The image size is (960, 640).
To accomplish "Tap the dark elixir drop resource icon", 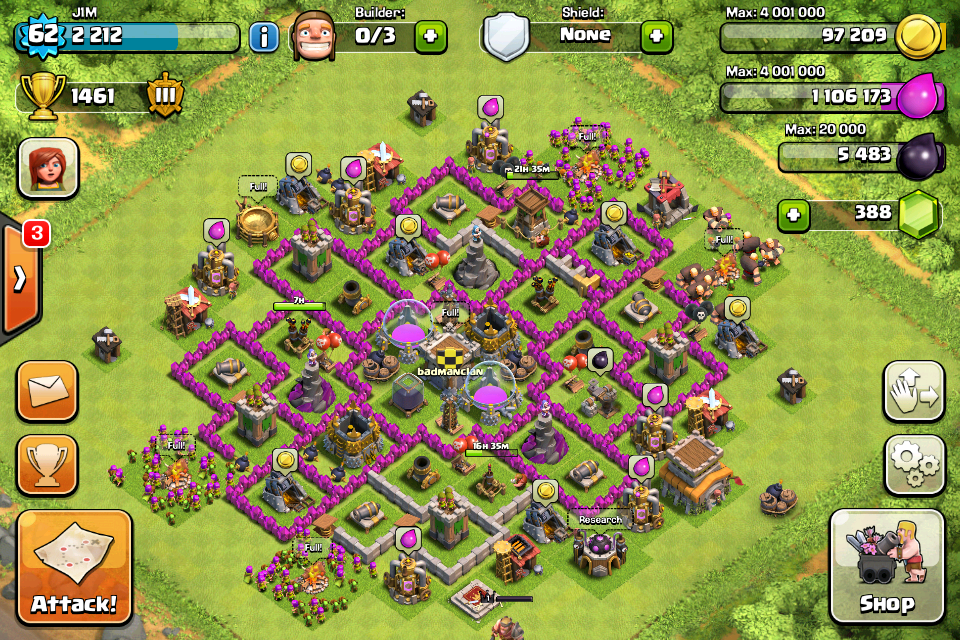I will coord(917,157).
